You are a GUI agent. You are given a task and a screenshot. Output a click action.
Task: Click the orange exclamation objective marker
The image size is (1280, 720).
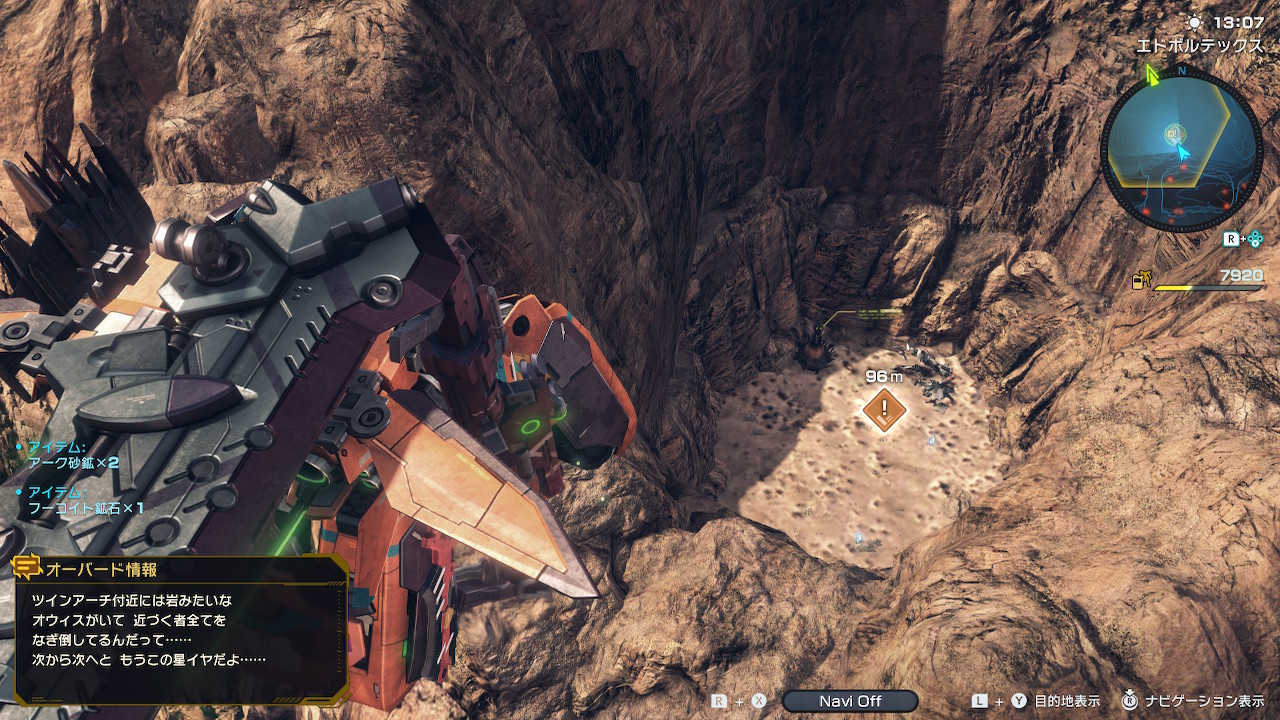884,409
